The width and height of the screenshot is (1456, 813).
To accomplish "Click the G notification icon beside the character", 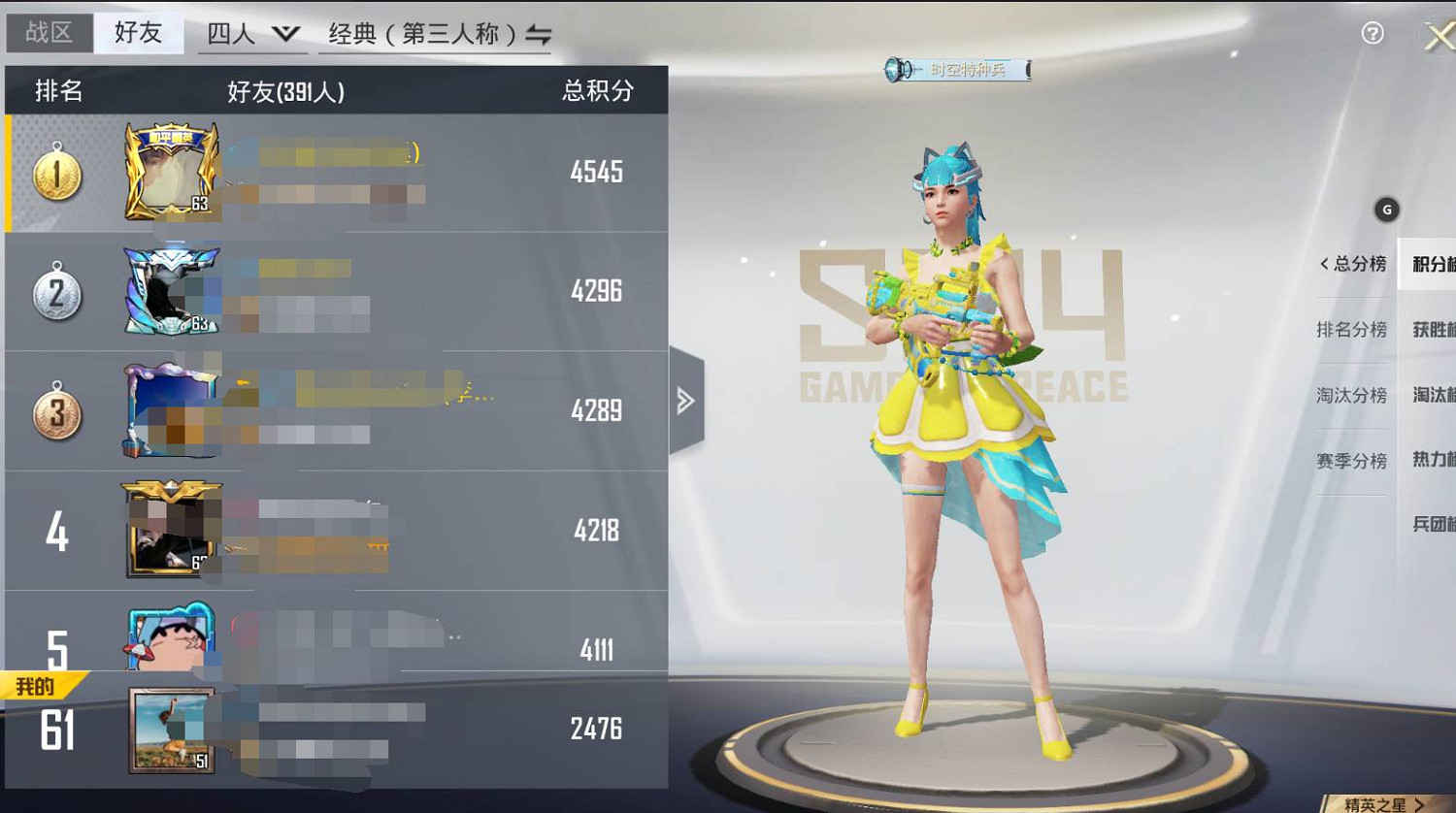I will point(1386,208).
